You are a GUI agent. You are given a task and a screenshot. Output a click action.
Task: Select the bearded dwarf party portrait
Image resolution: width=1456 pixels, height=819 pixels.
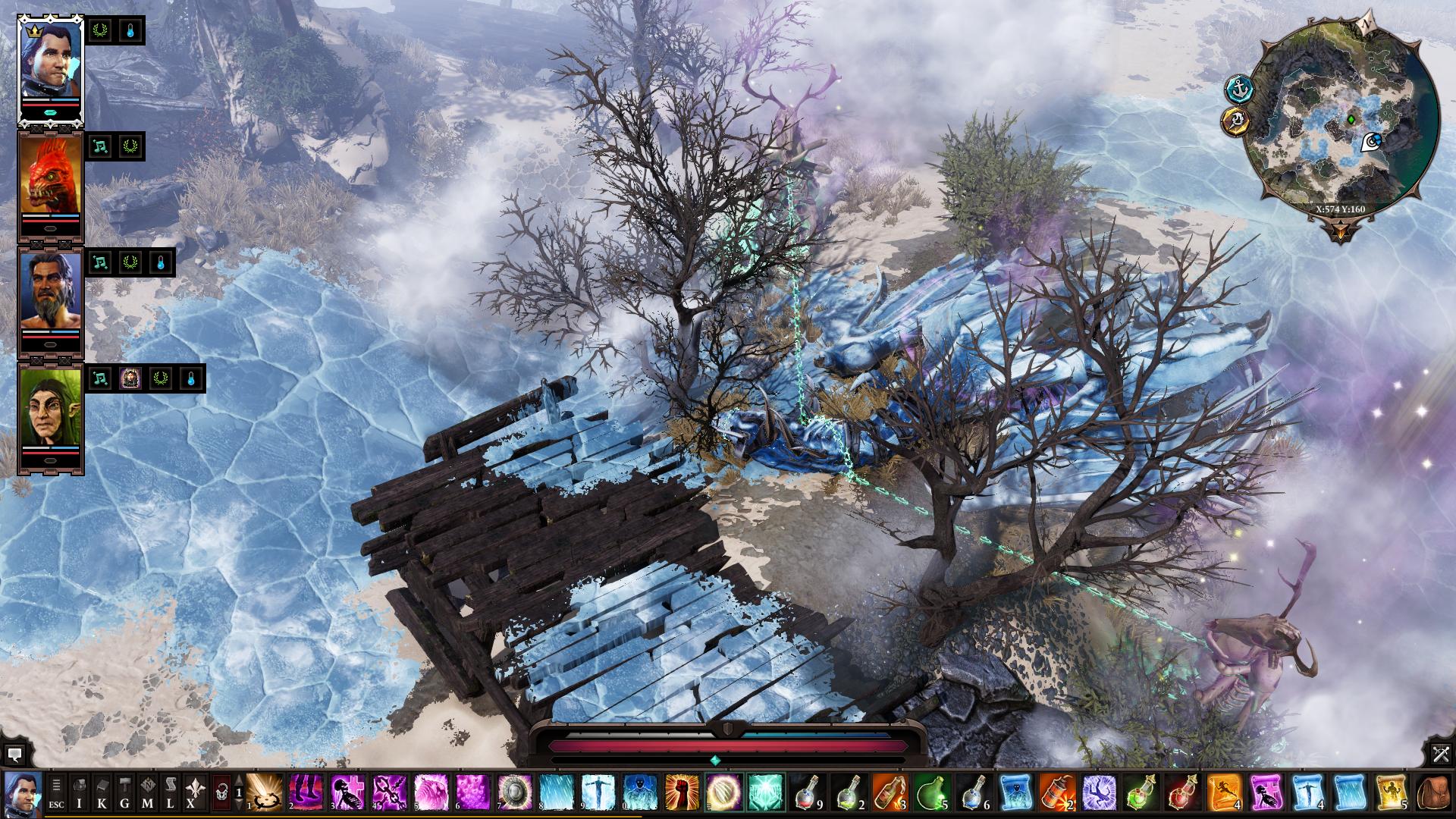pyautogui.click(x=50, y=300)
